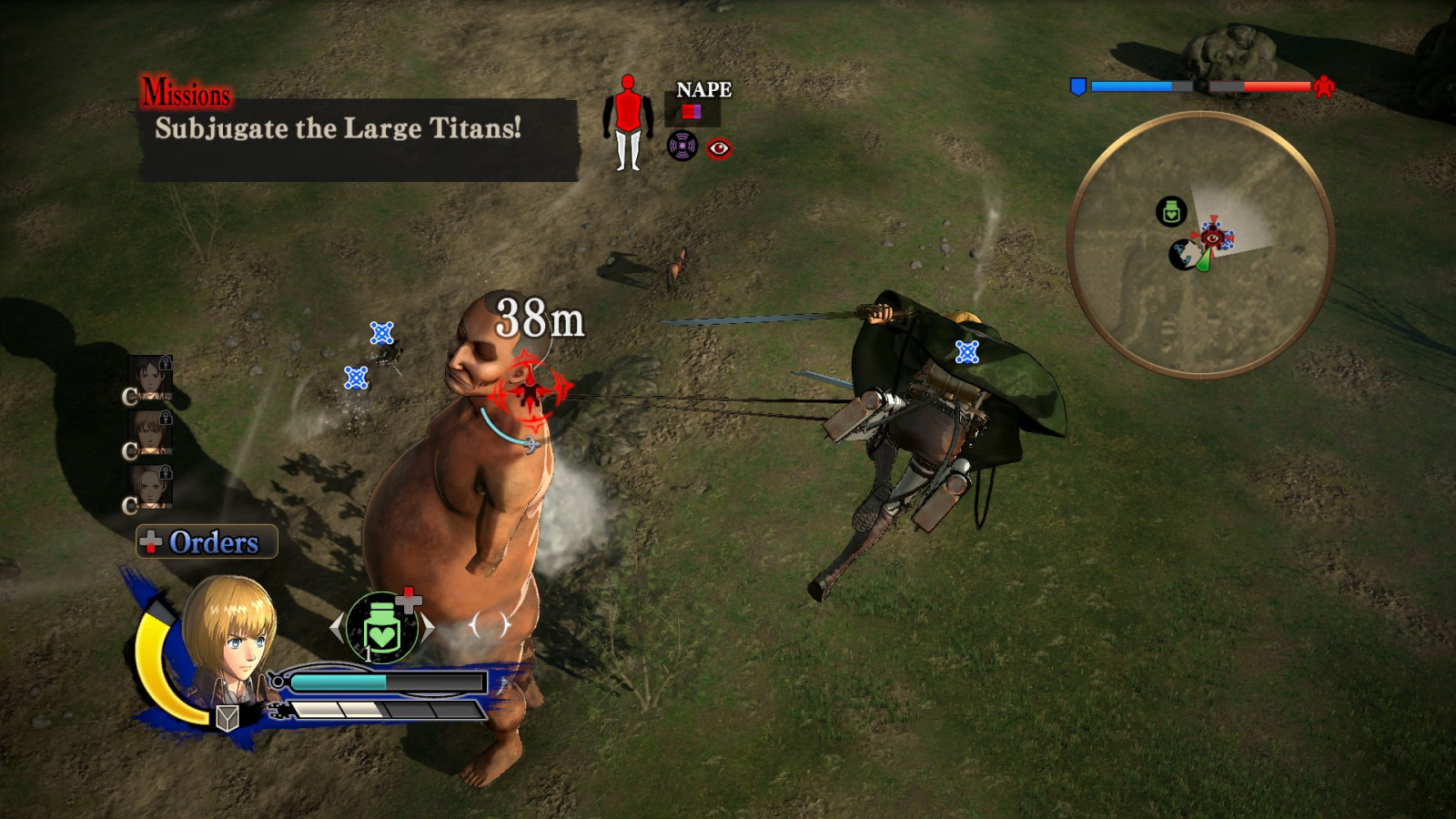The height and width of the screenshot is (819, 1456).
Task: Click the blue shield icon beside force gauge
Action: pos(1078,87)
